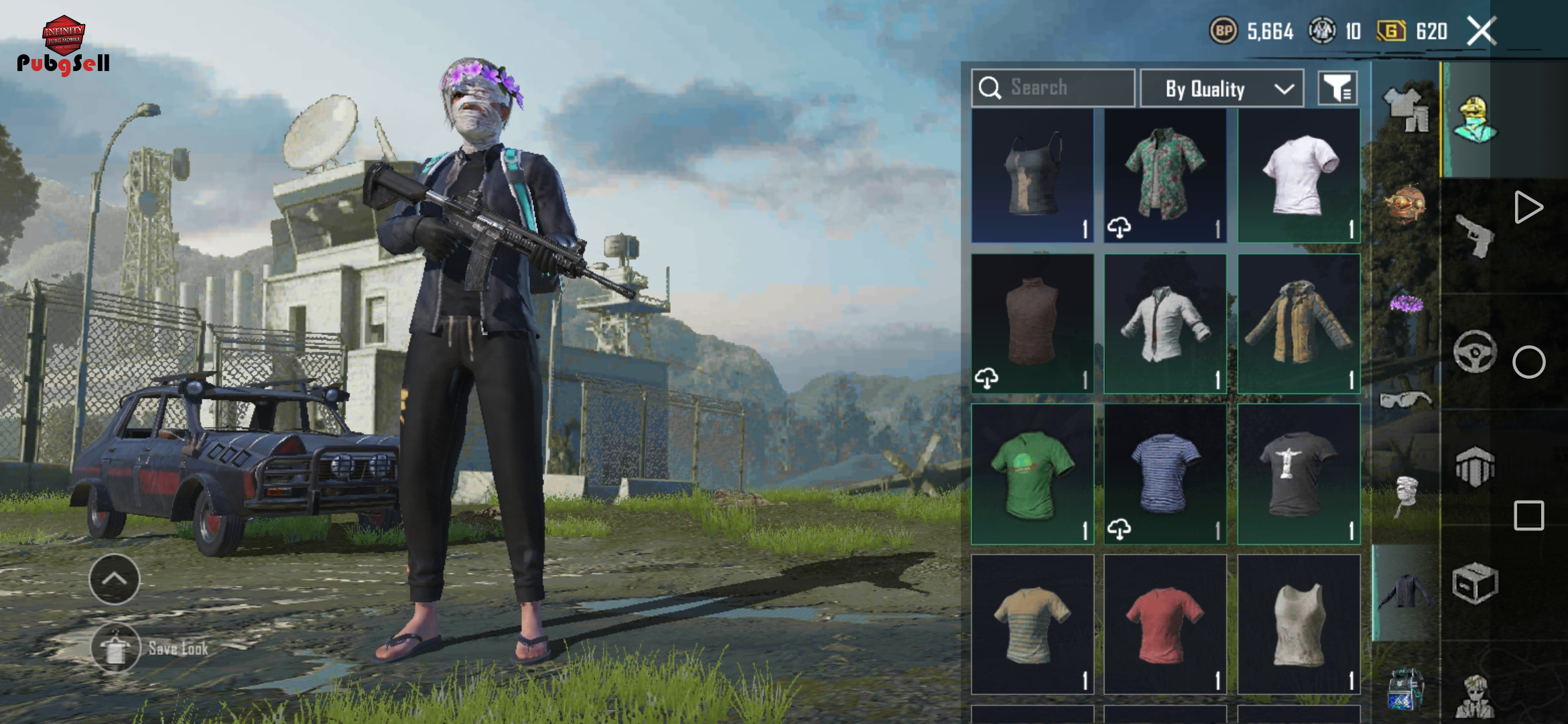This screenshot has height=724, width=1568.
Task: Open the inventory filter options
Action: point(1337,88)
